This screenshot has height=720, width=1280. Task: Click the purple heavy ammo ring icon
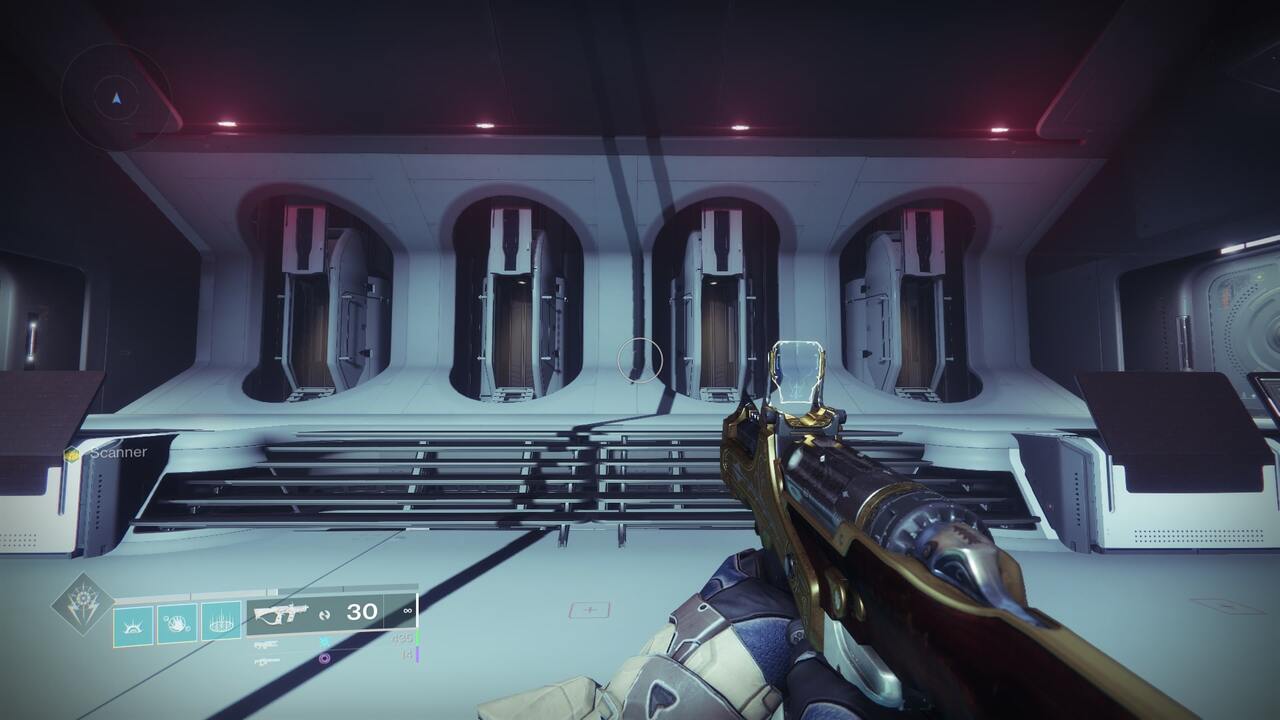tap(325, 657)
